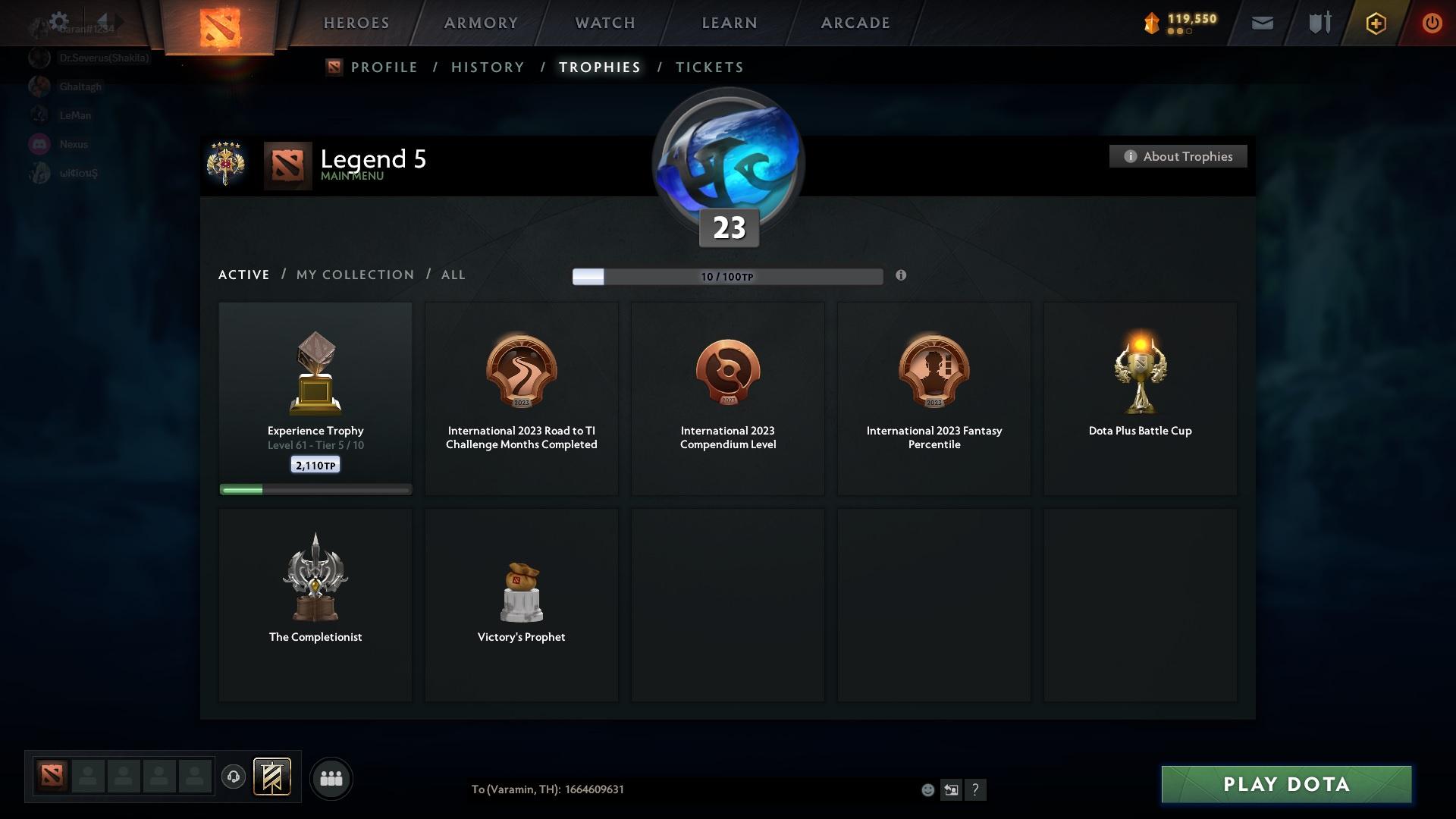
Task: Expand the Nexus Discord friend entry
Action: [74, 144]
